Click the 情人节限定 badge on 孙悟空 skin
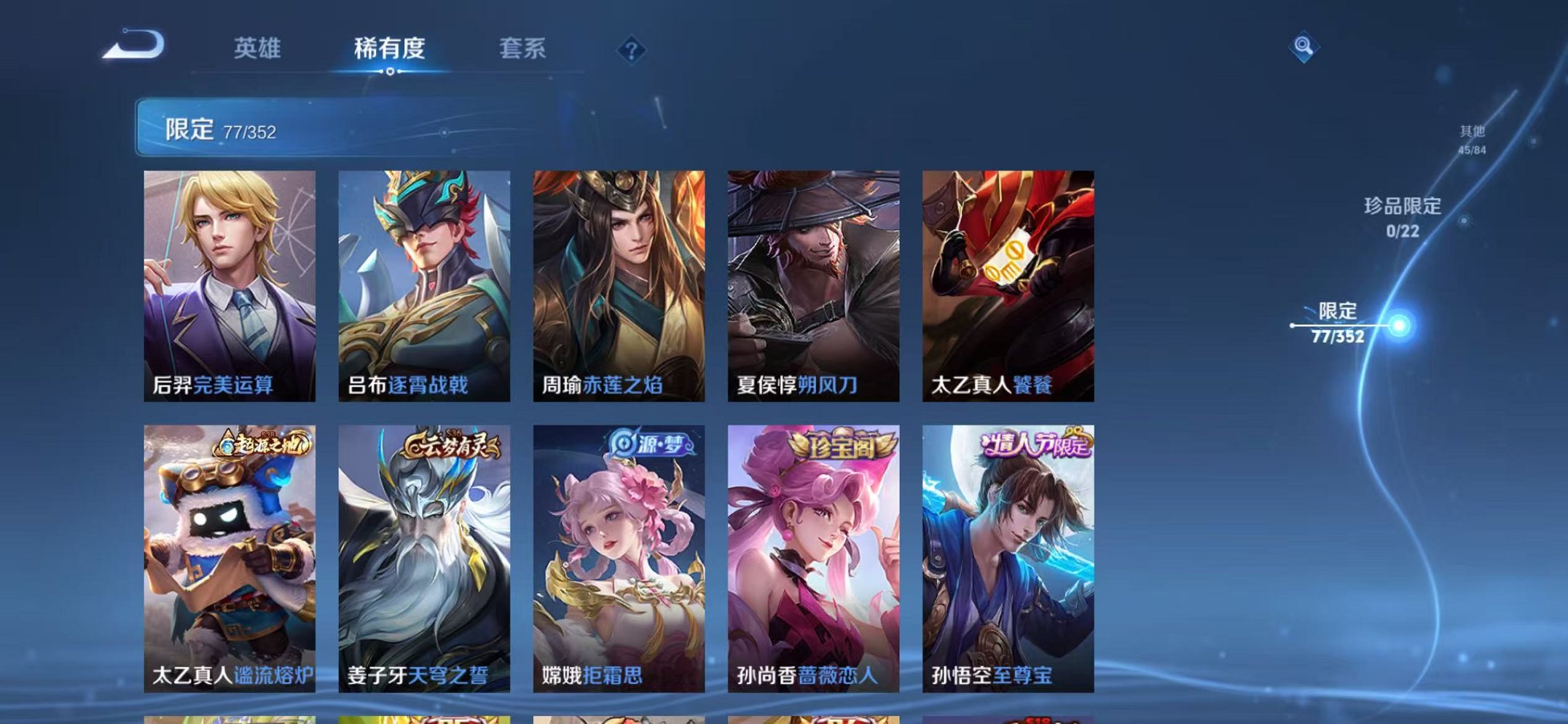Viewport: 1568px width, 724px height. pos(1038,444)
